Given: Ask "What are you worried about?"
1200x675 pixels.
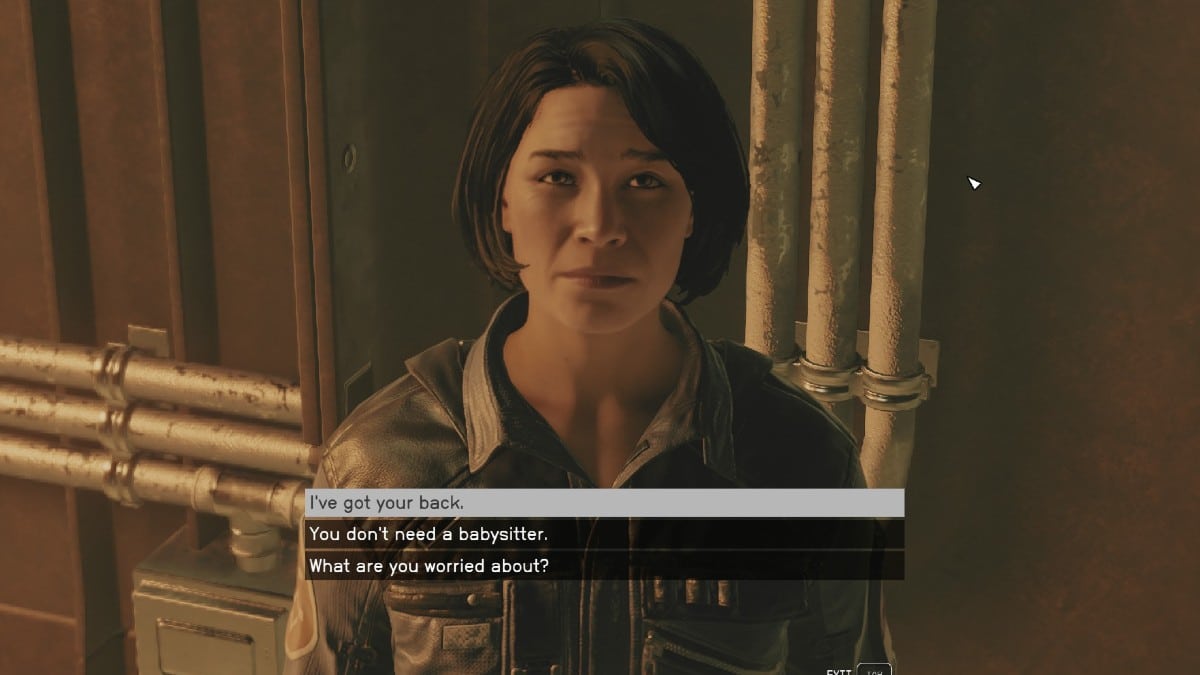Looking at the screenshot, I should tap(604, 566).
